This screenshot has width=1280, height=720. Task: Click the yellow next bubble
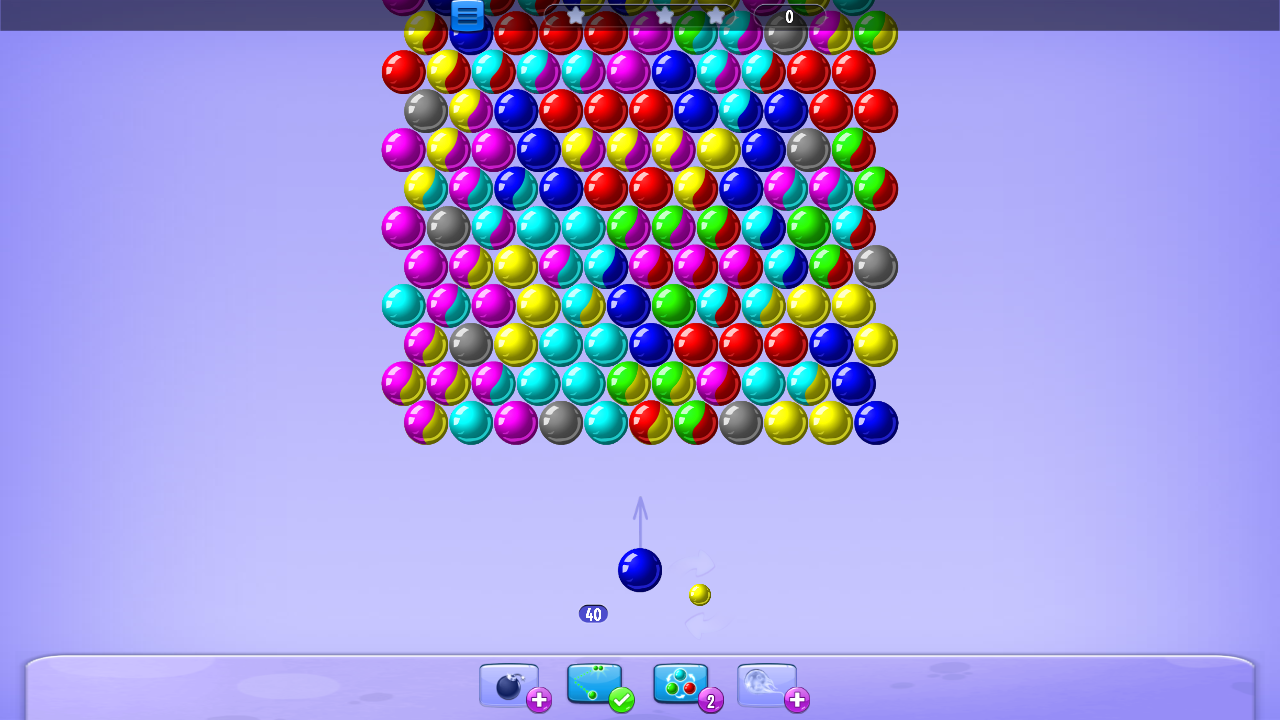click(x=700, y=593)
